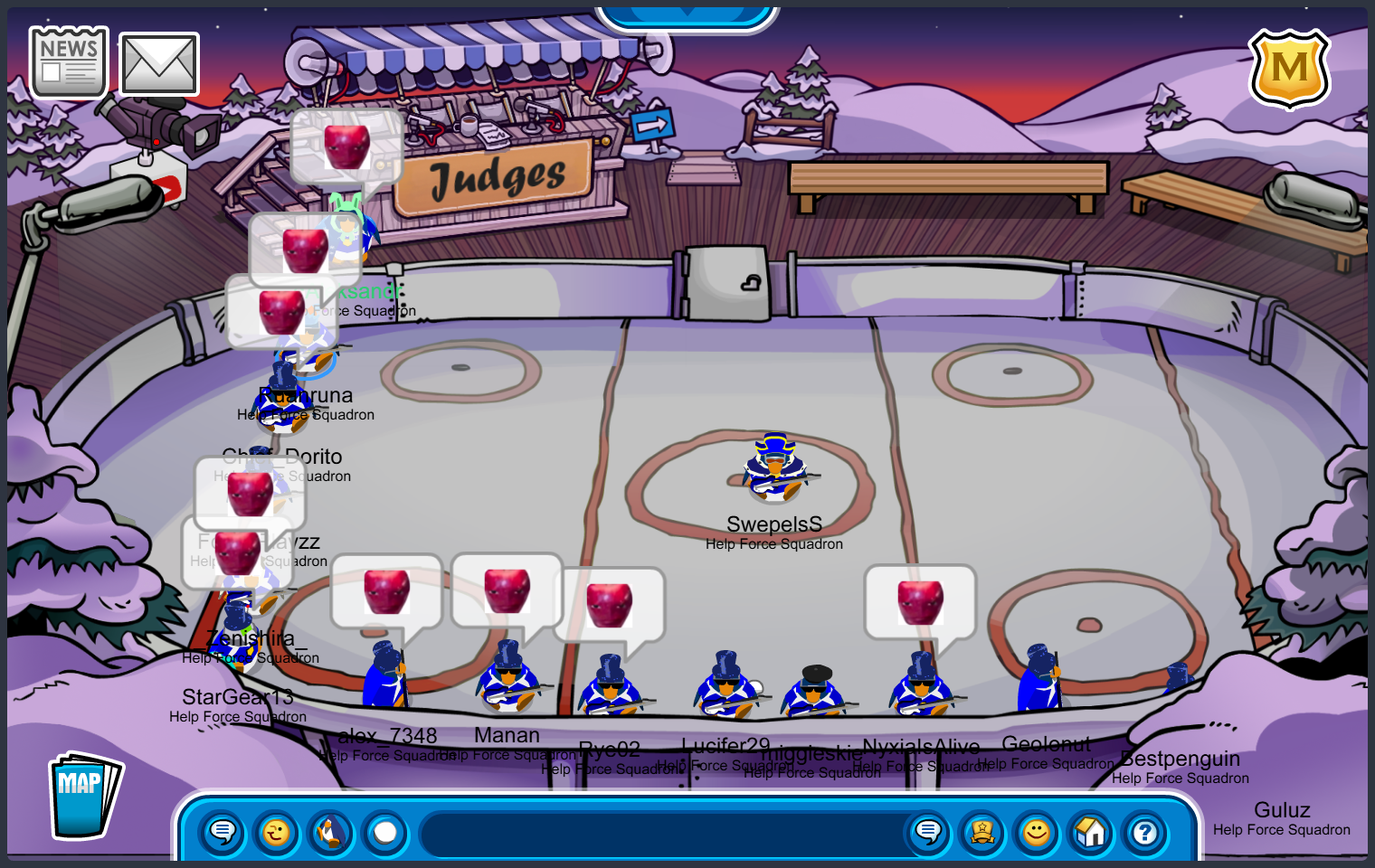
Task: Select the snowball throw button
Action: point(385,833)
